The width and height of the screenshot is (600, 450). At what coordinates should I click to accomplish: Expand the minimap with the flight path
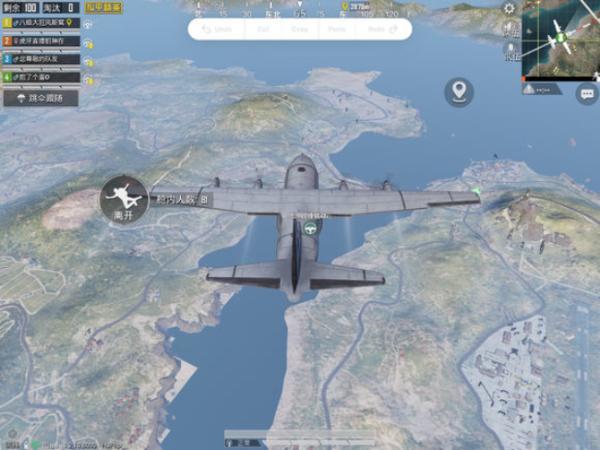pos(561,40)
